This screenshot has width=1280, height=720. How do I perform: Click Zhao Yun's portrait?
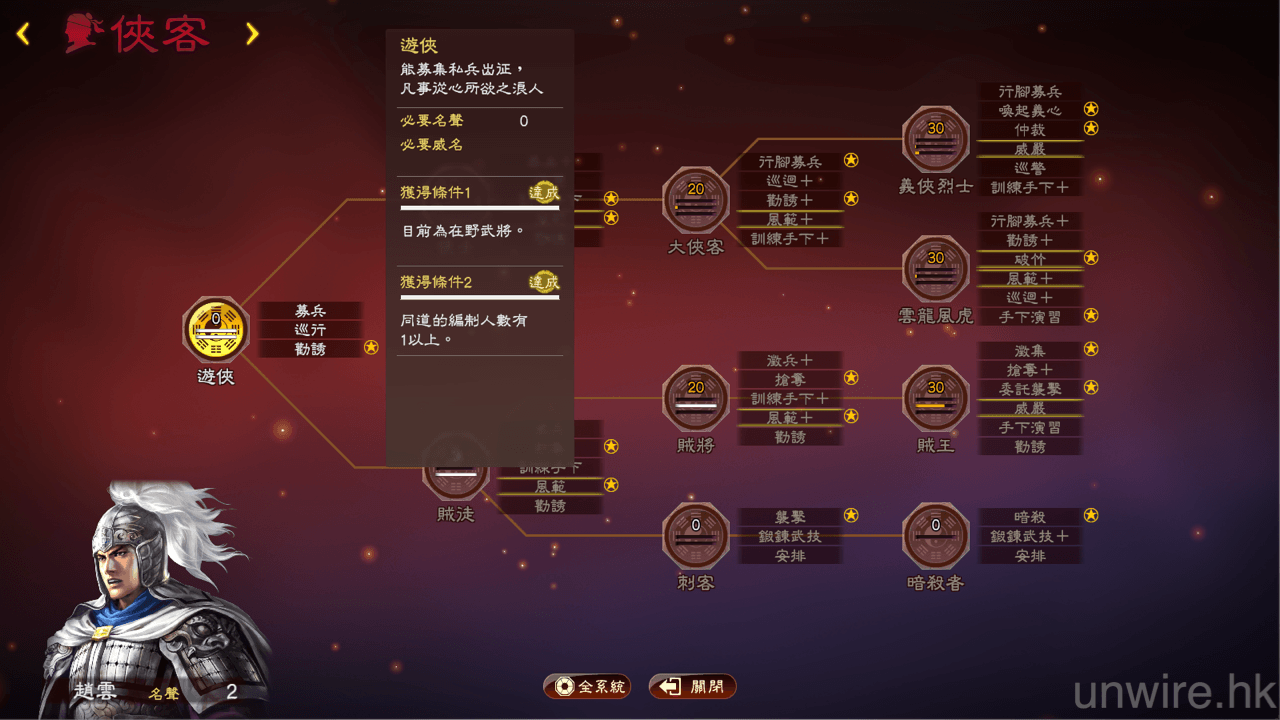click(x=150, y=590)
